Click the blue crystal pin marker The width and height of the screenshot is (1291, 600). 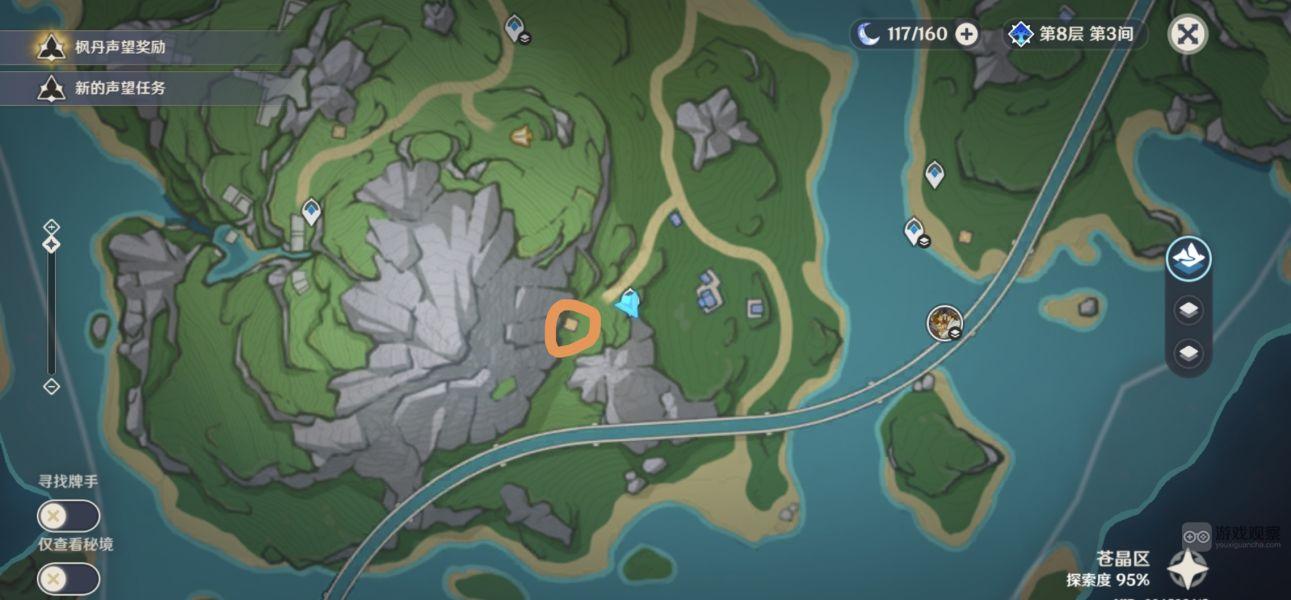tap(628, 302)
